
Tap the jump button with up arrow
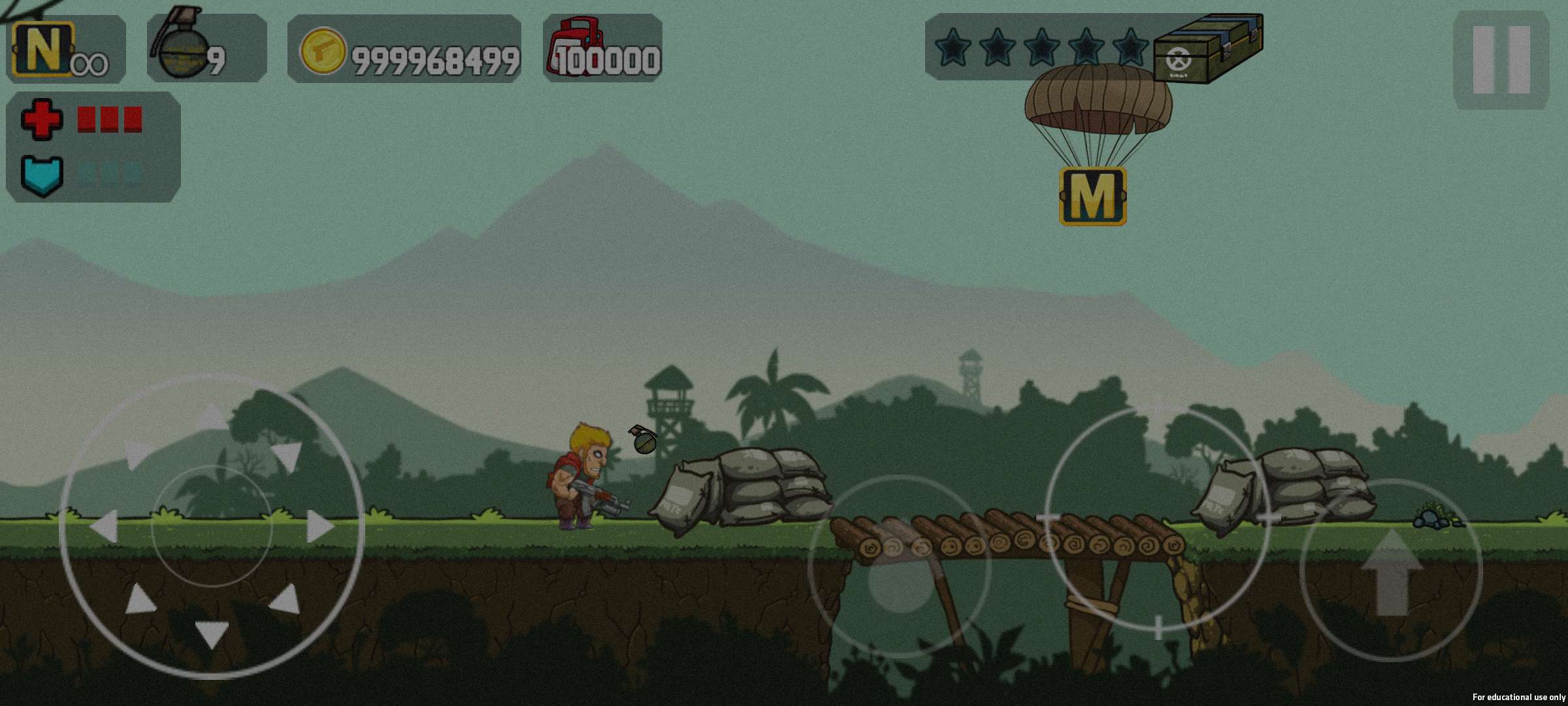(x=1391, y=571)
